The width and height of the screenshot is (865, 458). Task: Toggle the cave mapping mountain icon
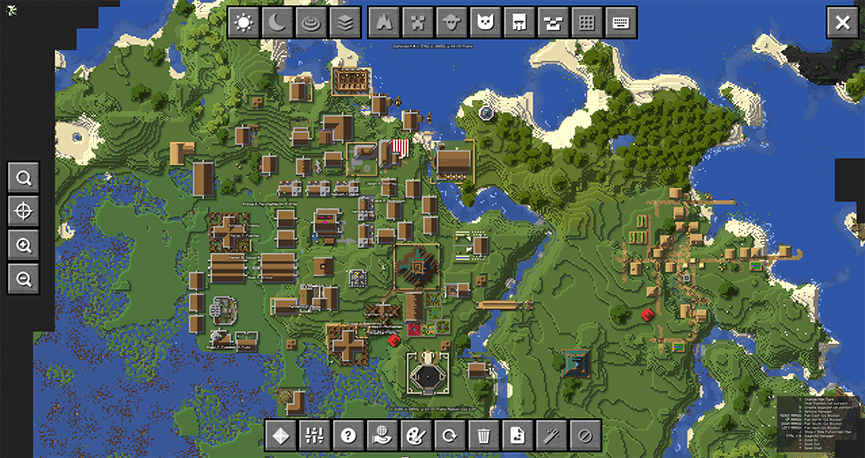tap(384, 23)
